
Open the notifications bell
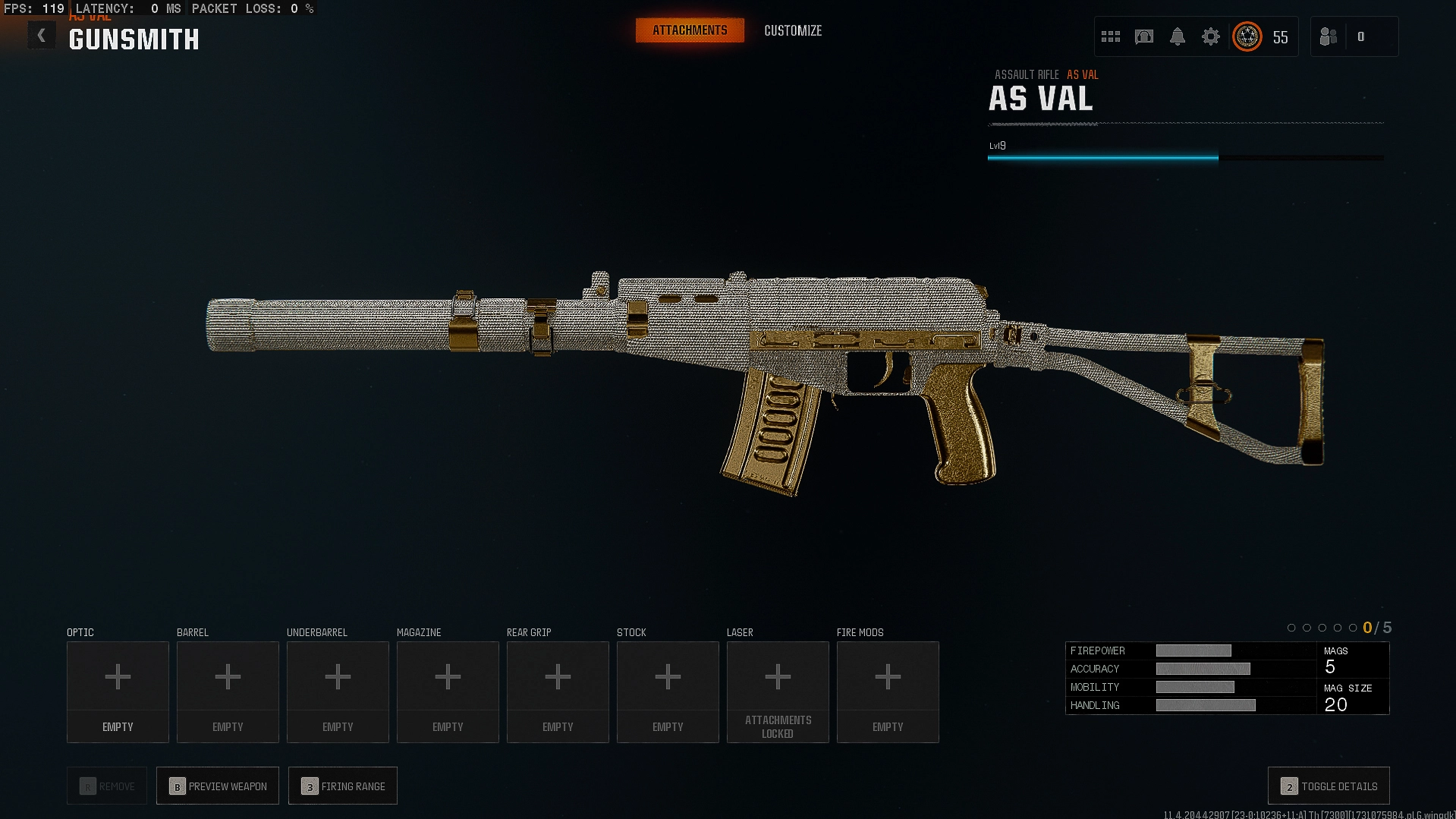pos(1178,36)
